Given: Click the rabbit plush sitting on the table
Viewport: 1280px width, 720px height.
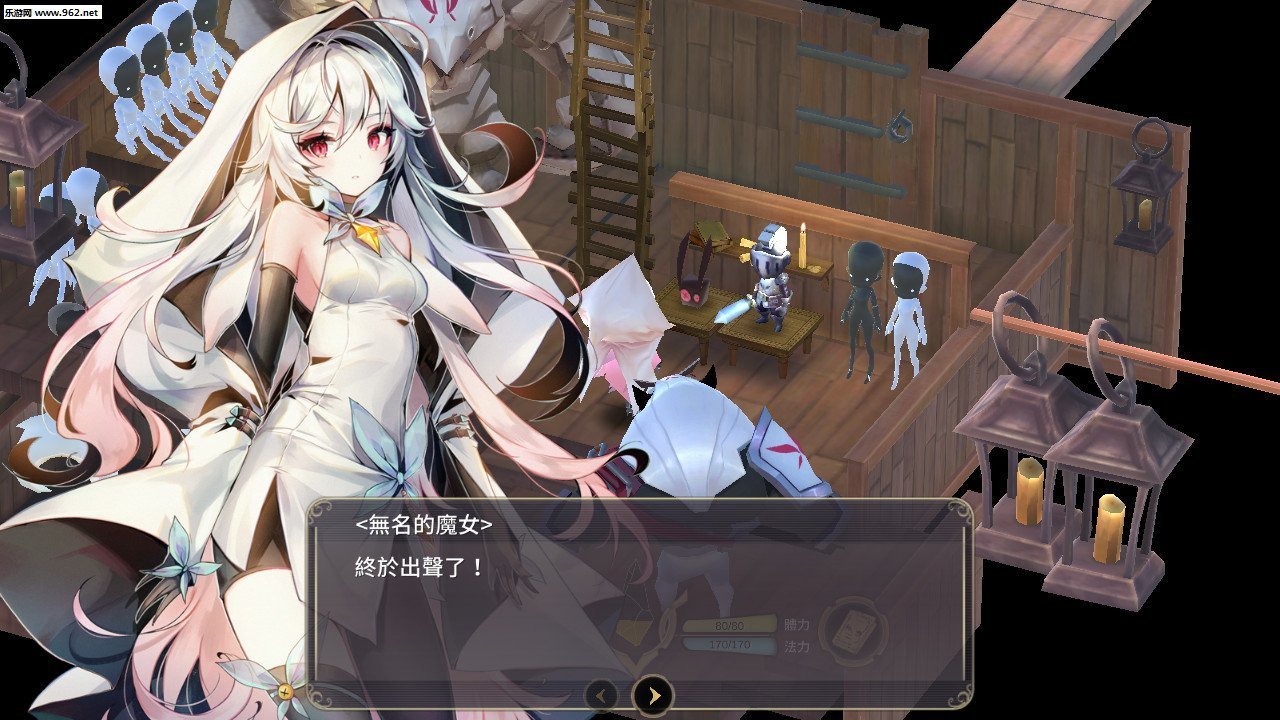Looking at the screenshot, I should tap(693, 295).
